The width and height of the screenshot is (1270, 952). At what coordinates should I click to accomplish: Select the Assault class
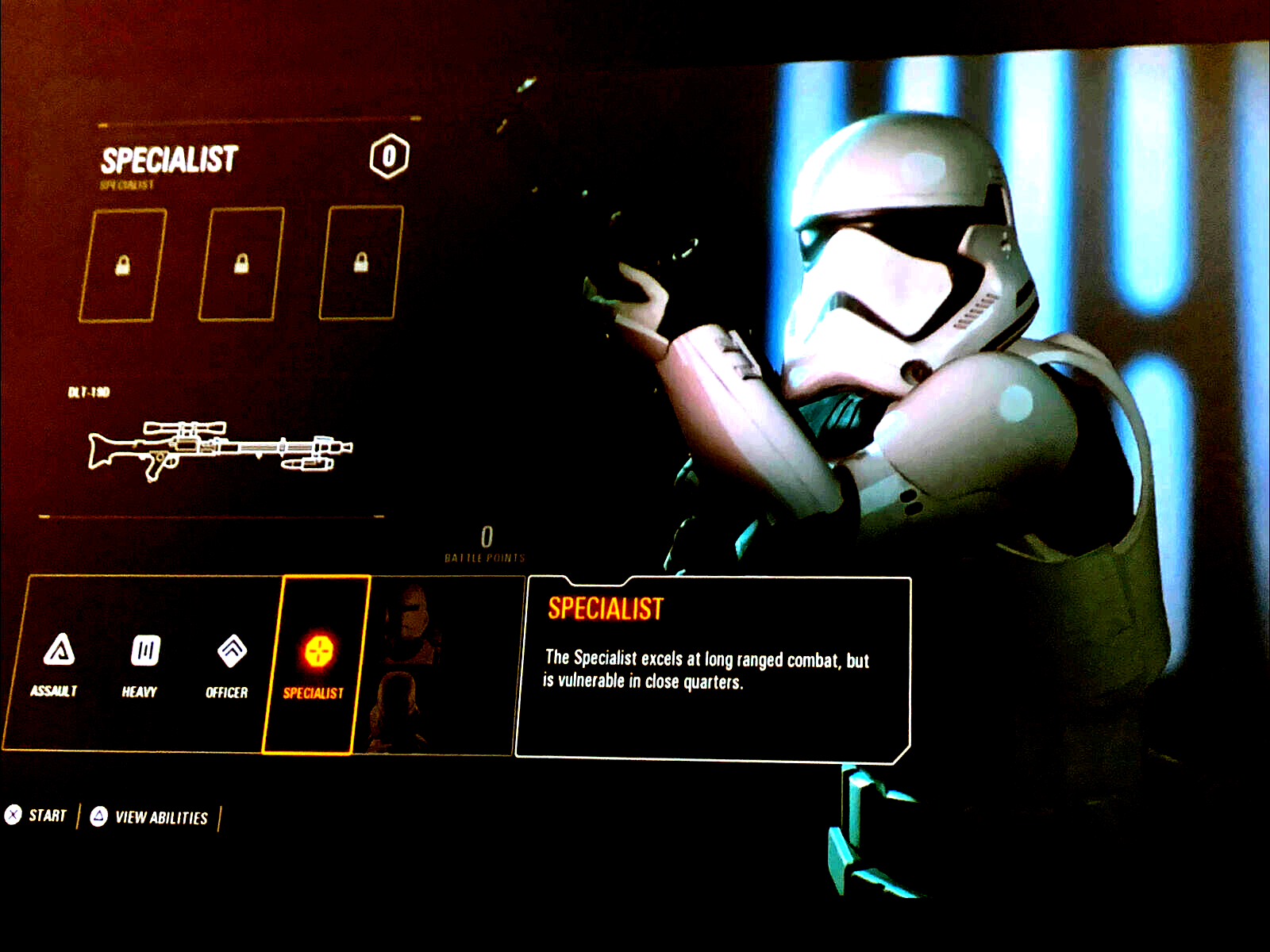tap(57, 663)
